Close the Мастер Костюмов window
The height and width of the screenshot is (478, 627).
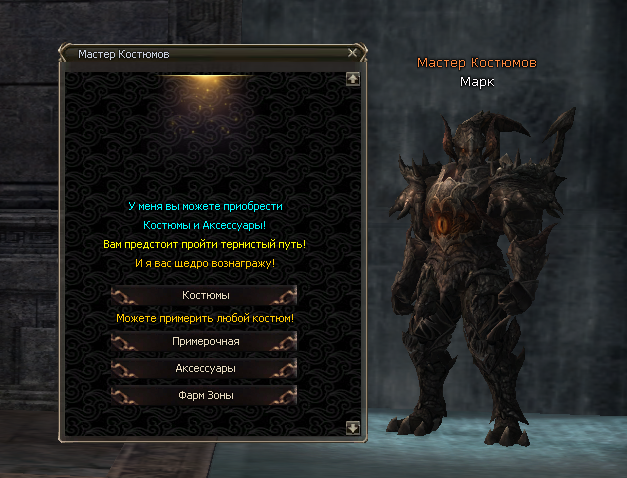coord(352,53)
